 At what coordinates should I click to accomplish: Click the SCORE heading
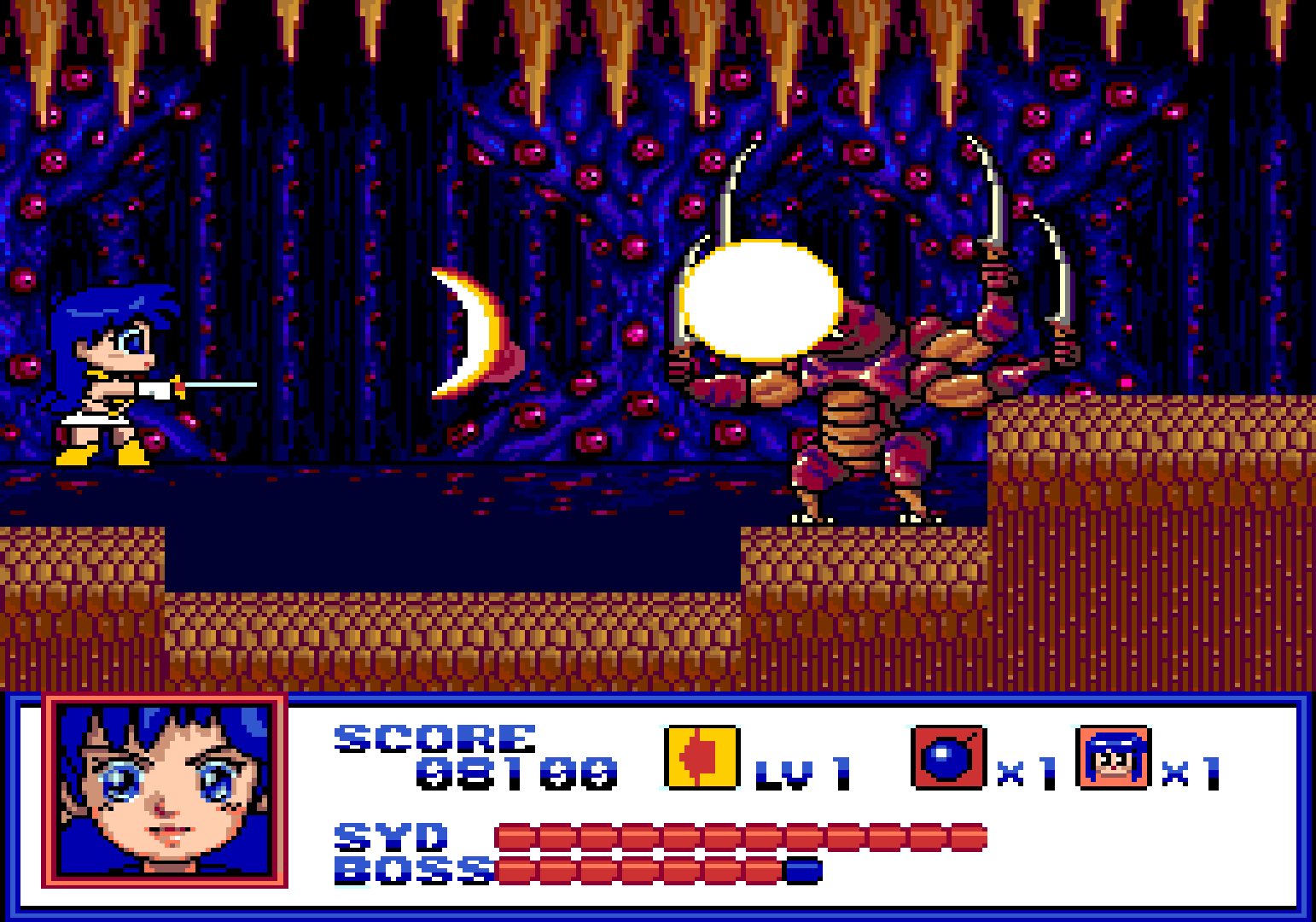pyautogui.click(x=435, y=738)
